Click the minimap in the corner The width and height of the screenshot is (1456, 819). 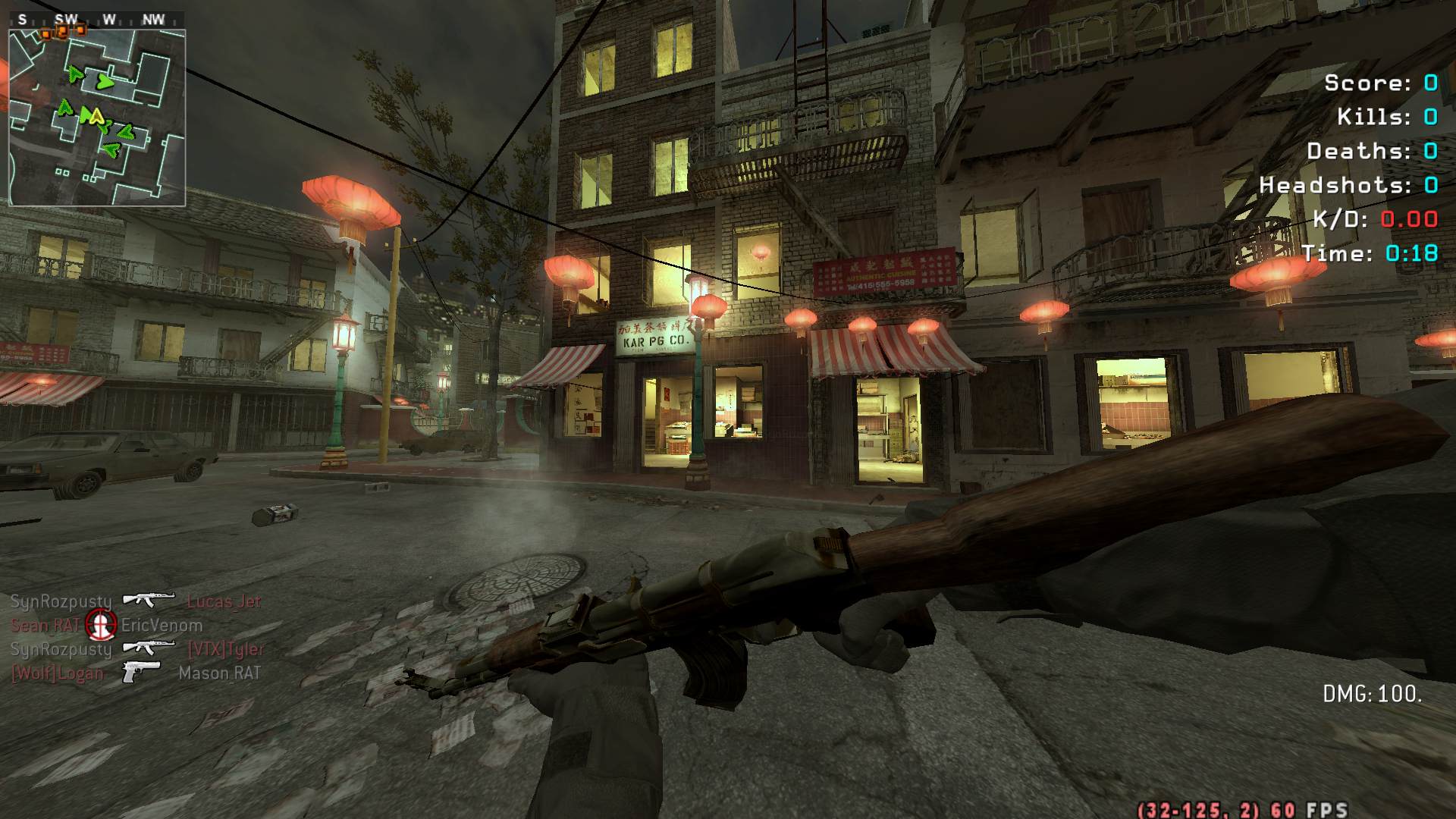[x=97, y=118]
